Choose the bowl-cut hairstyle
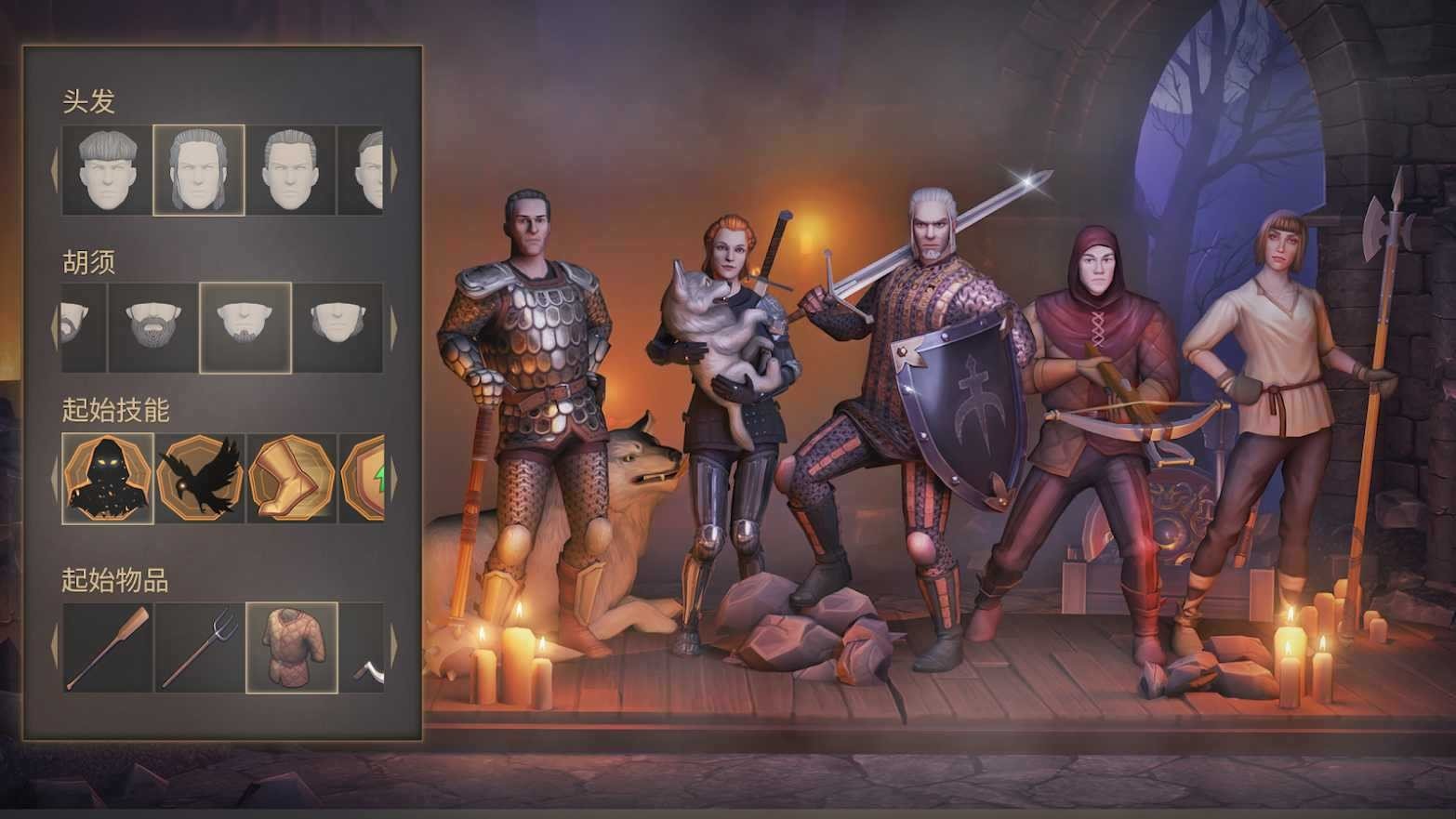Viewport: 1456px width, 819px height. (107, 170)
